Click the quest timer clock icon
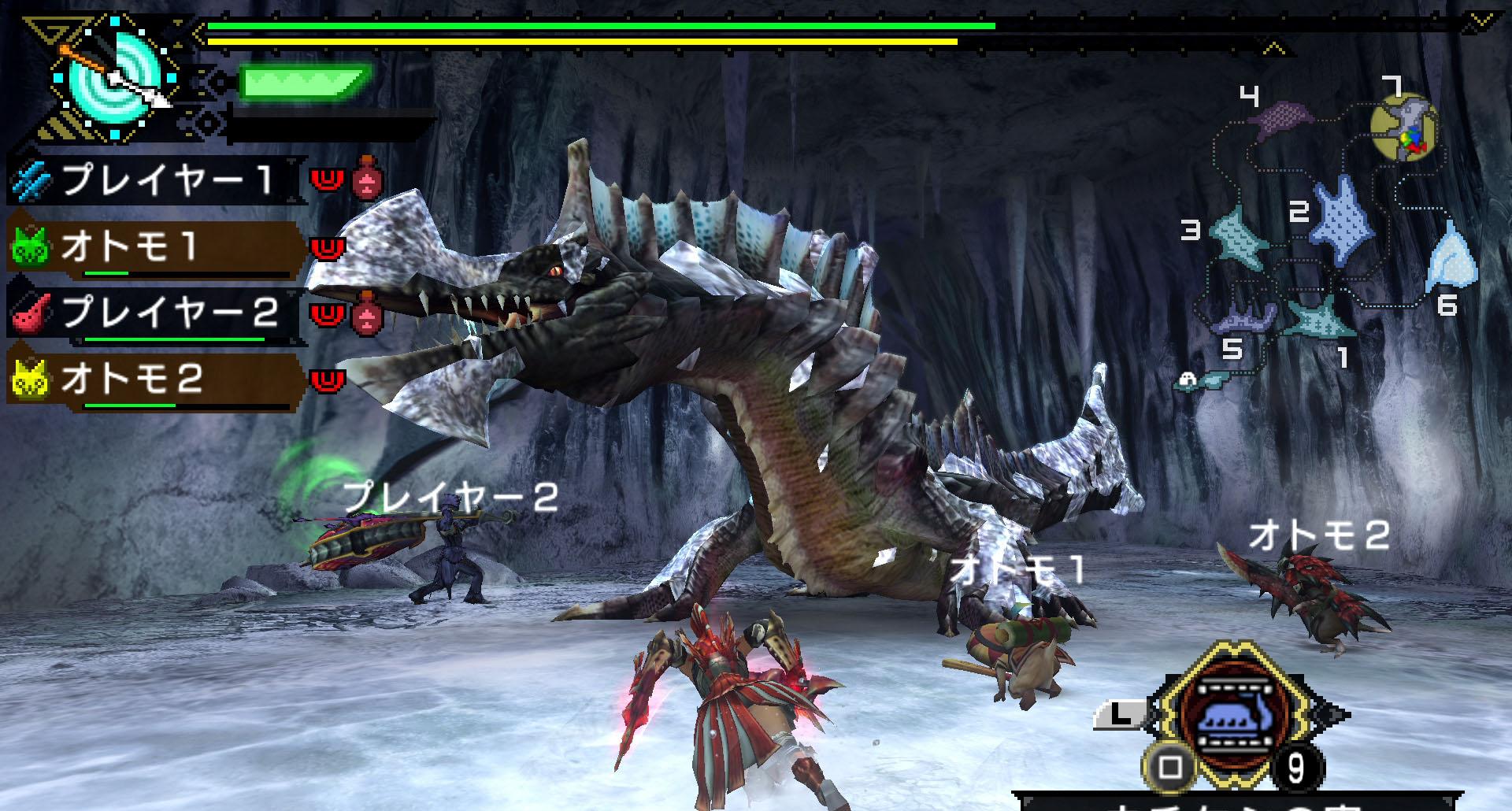The height and width of the screenshot is (811, 1512). coord(112,77)
